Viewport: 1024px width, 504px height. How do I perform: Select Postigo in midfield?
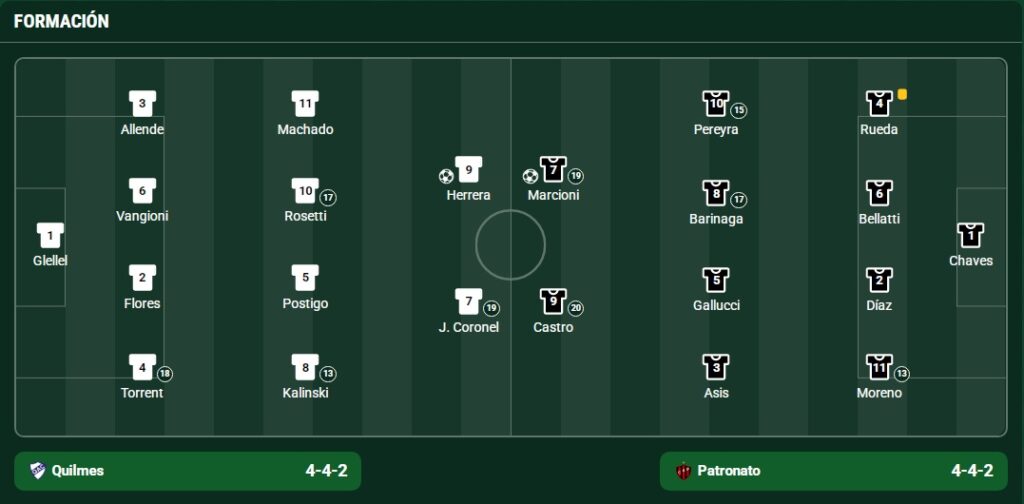click(x=305, y=278)
